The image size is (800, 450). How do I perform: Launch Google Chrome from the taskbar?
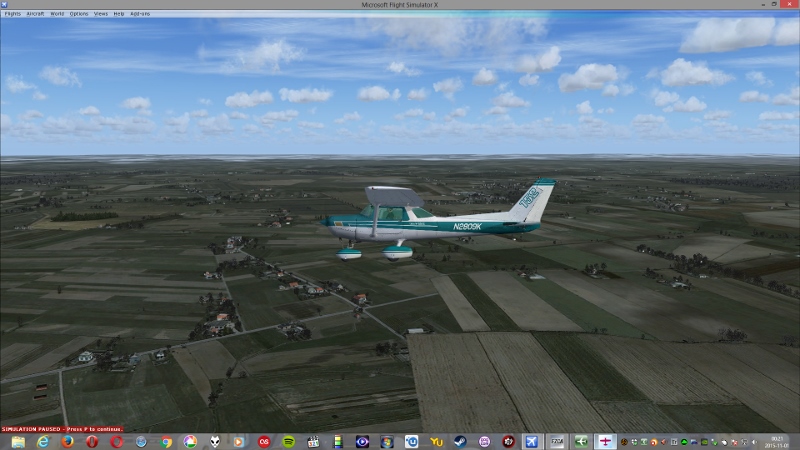pyautogui.click(x=166, y=441)
